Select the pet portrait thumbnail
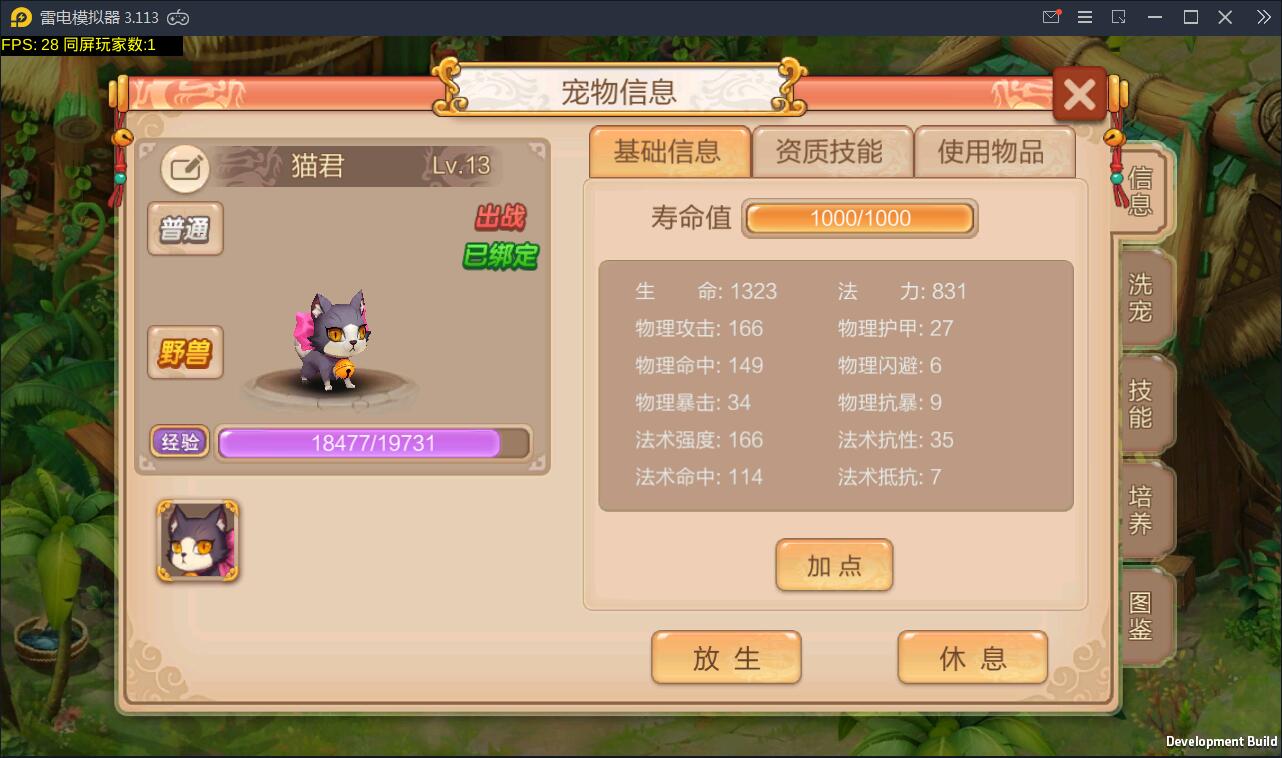1282x758 pixels. pyautogui.click(x=197, y=541)
